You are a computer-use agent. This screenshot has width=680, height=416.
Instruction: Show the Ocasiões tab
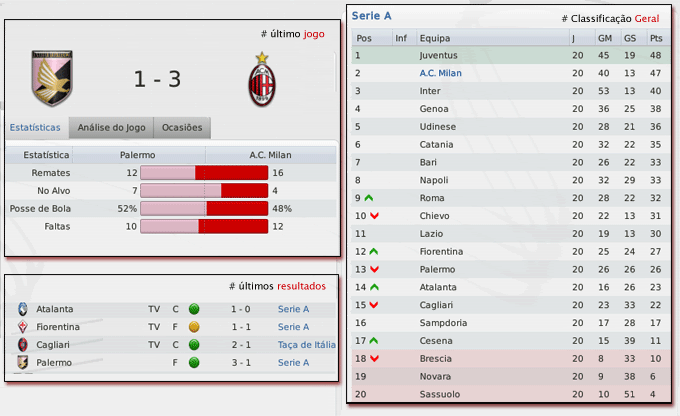(x=182, y=128)
